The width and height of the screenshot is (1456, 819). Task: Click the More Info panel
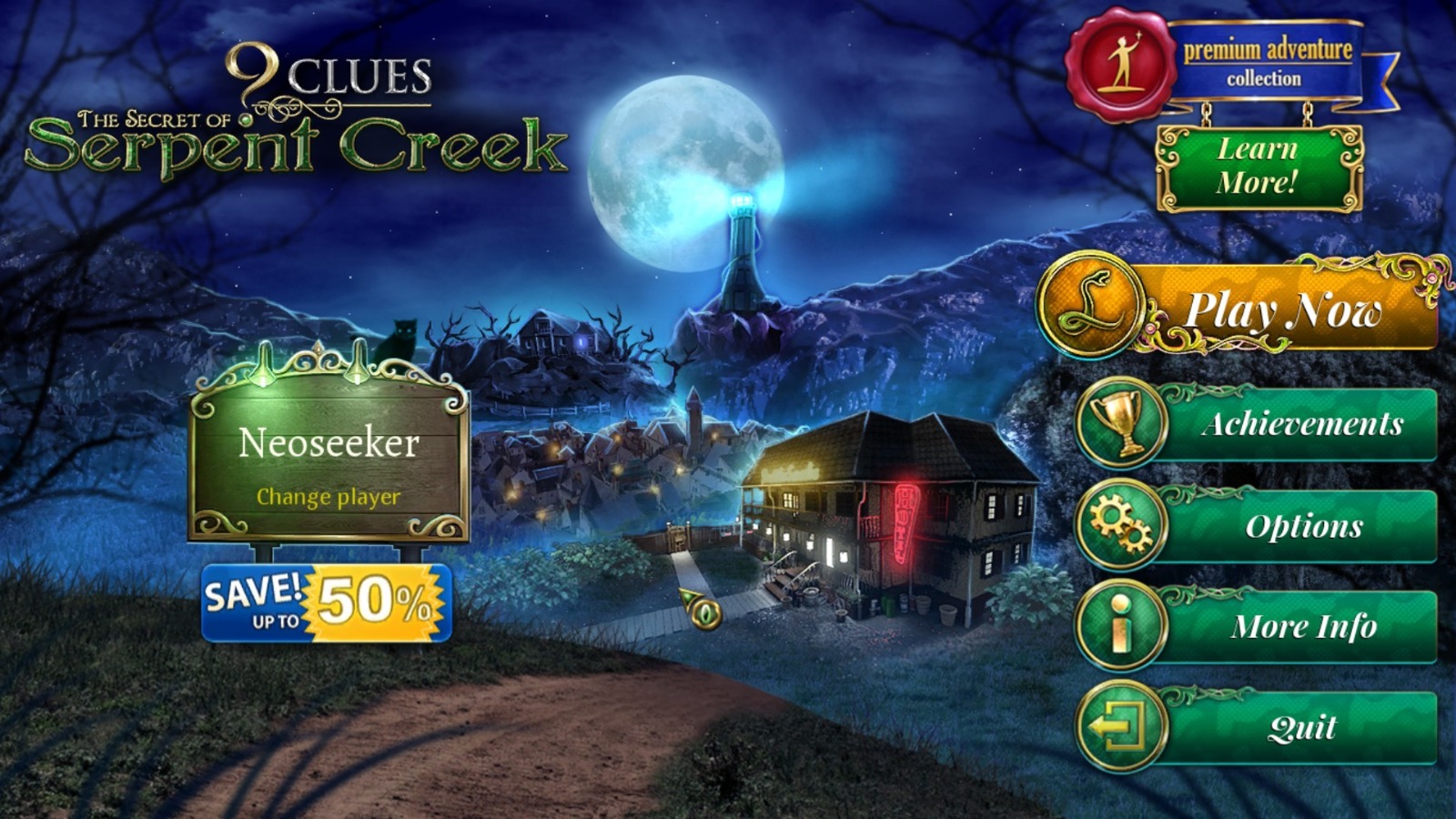pos(1306,625)
